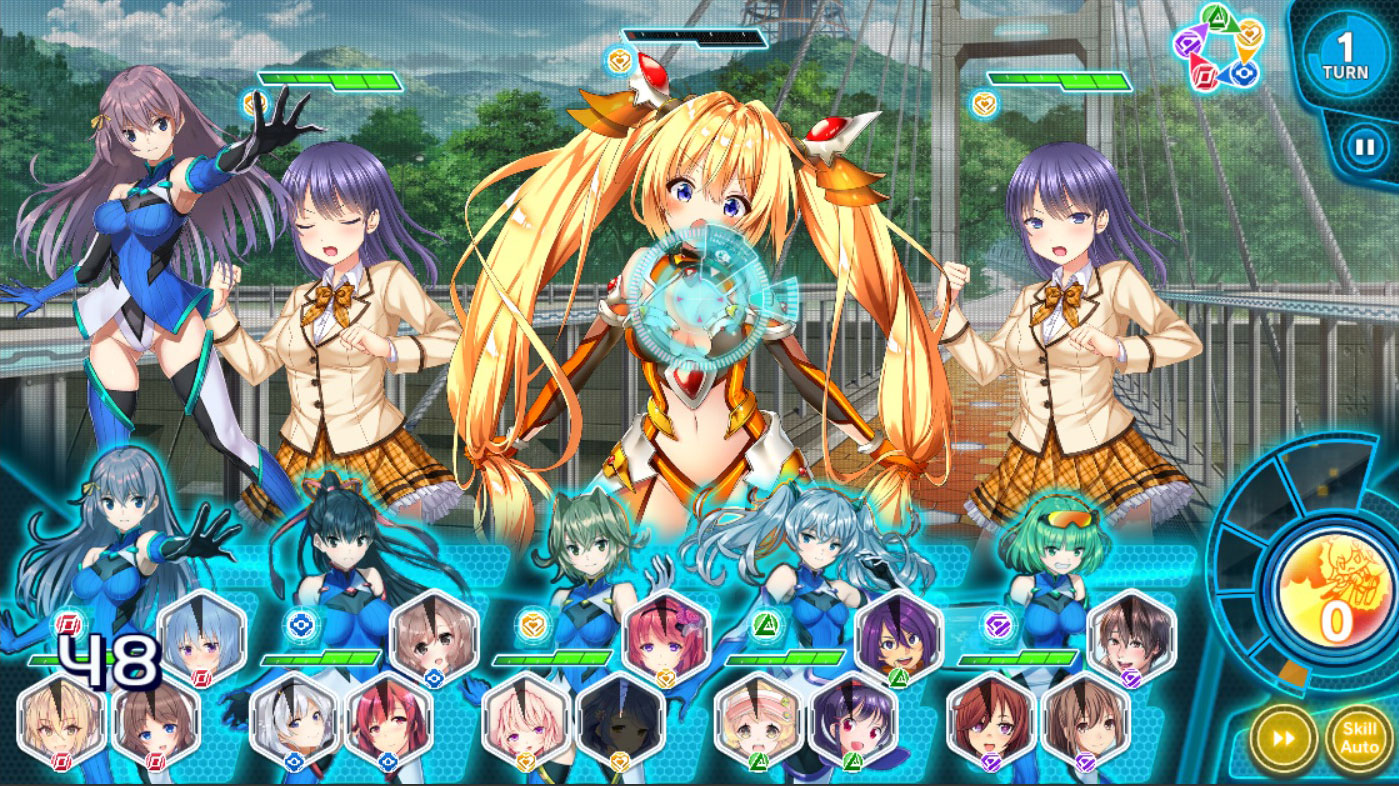Tap the blue element icon above the second party slot

[301, 625]
